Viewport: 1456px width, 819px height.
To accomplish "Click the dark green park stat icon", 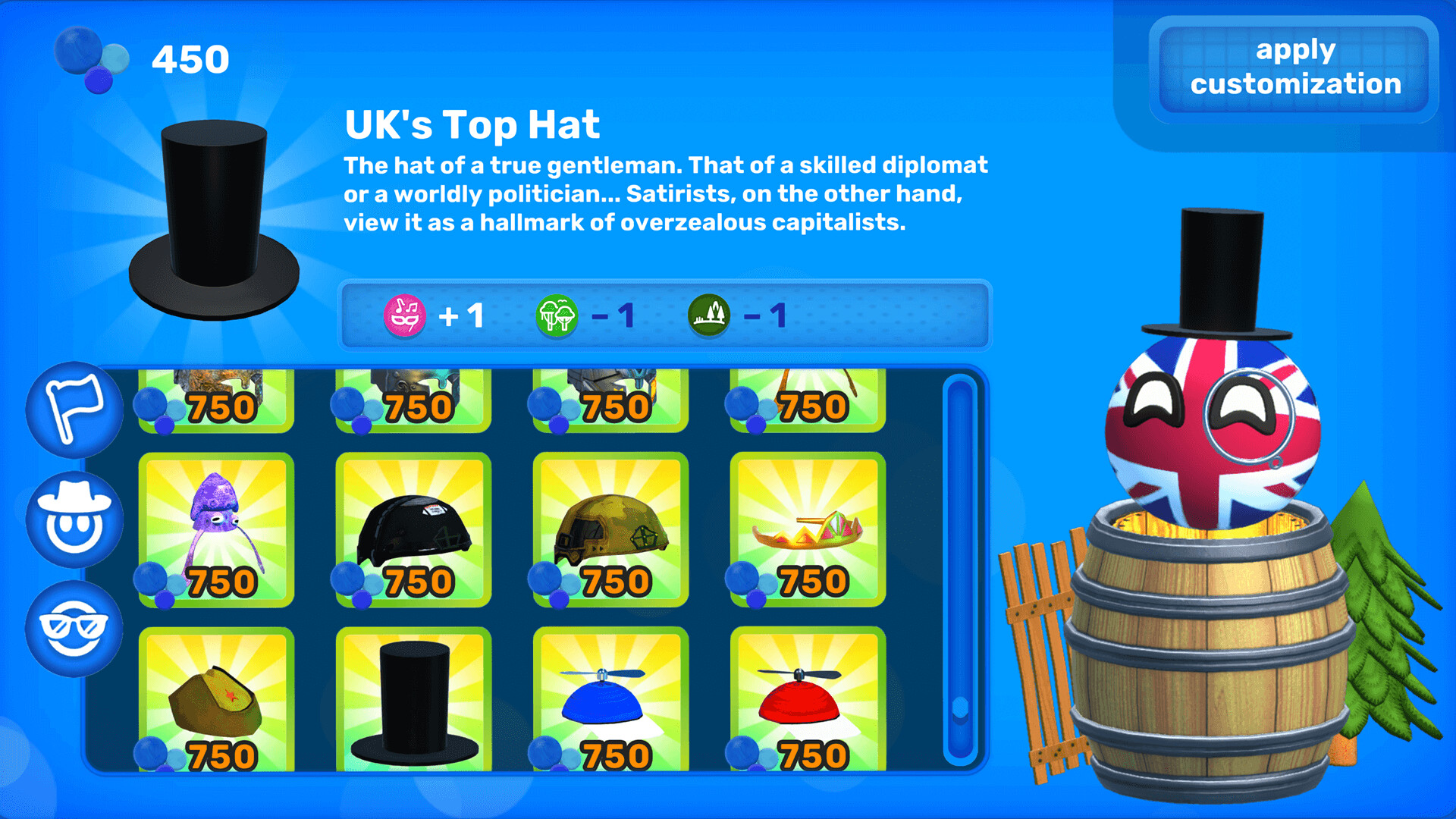I will (711, 316).
